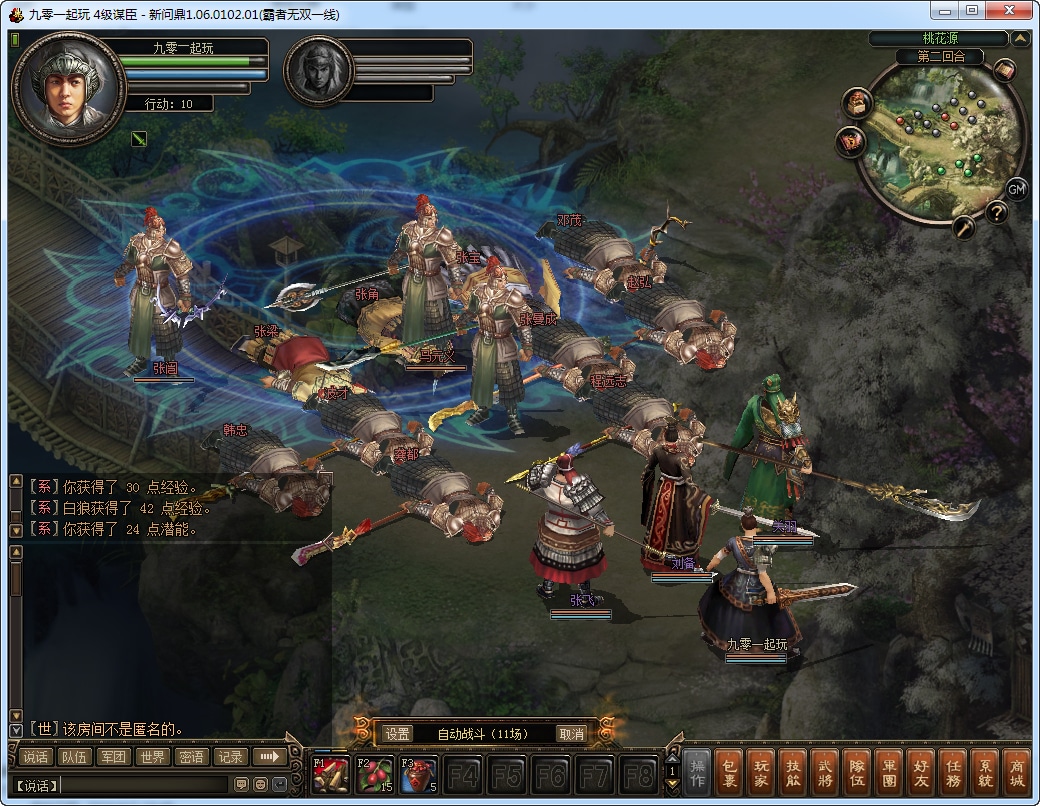Cancel auto-battle with the 取消 button
The image size is (1040, 806).
point(571,734)
